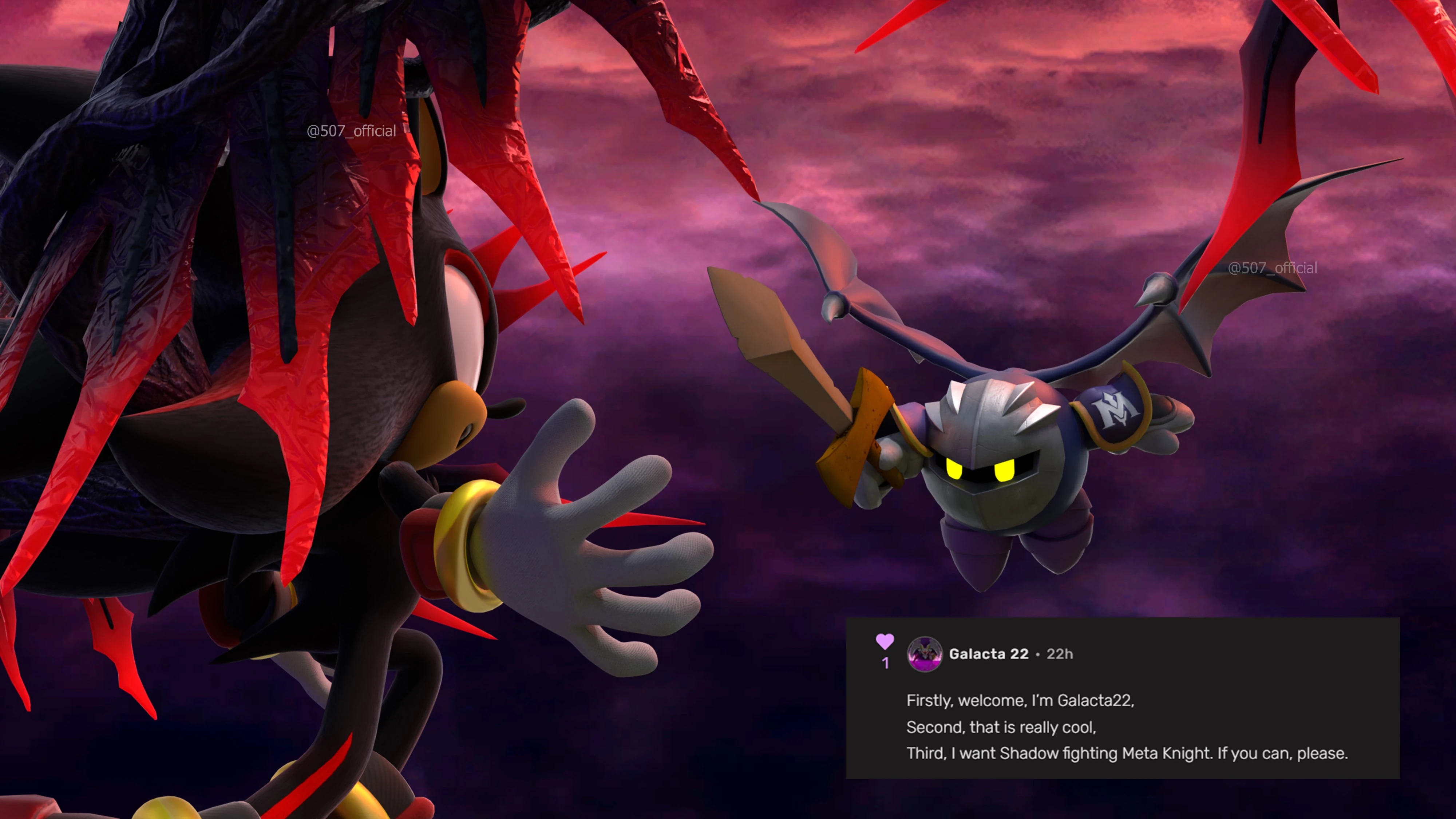Click the like count '1' under the heart

click(x=885, y=664)
